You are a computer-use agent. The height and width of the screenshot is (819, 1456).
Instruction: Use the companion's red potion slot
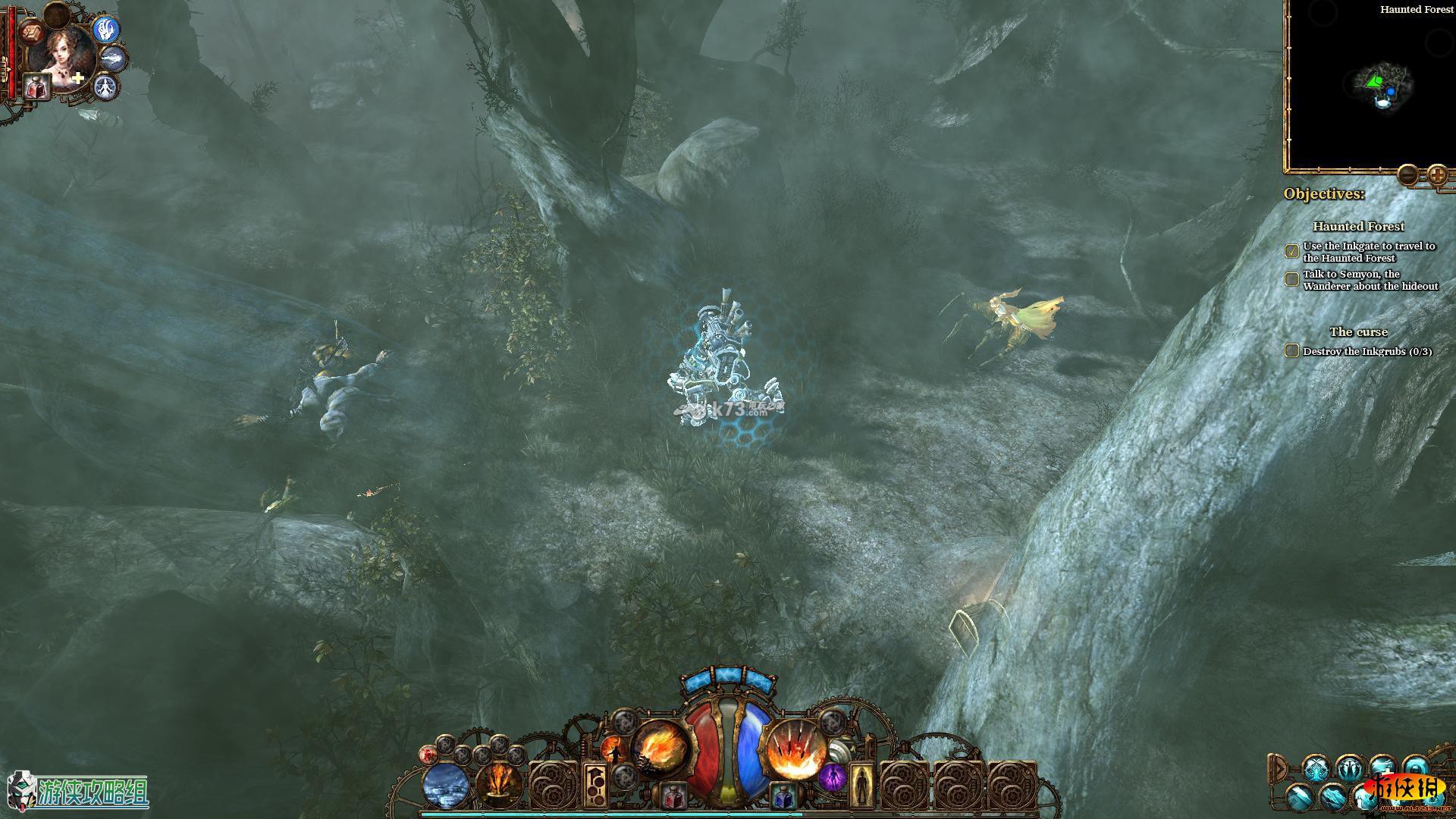coord(36,86)
